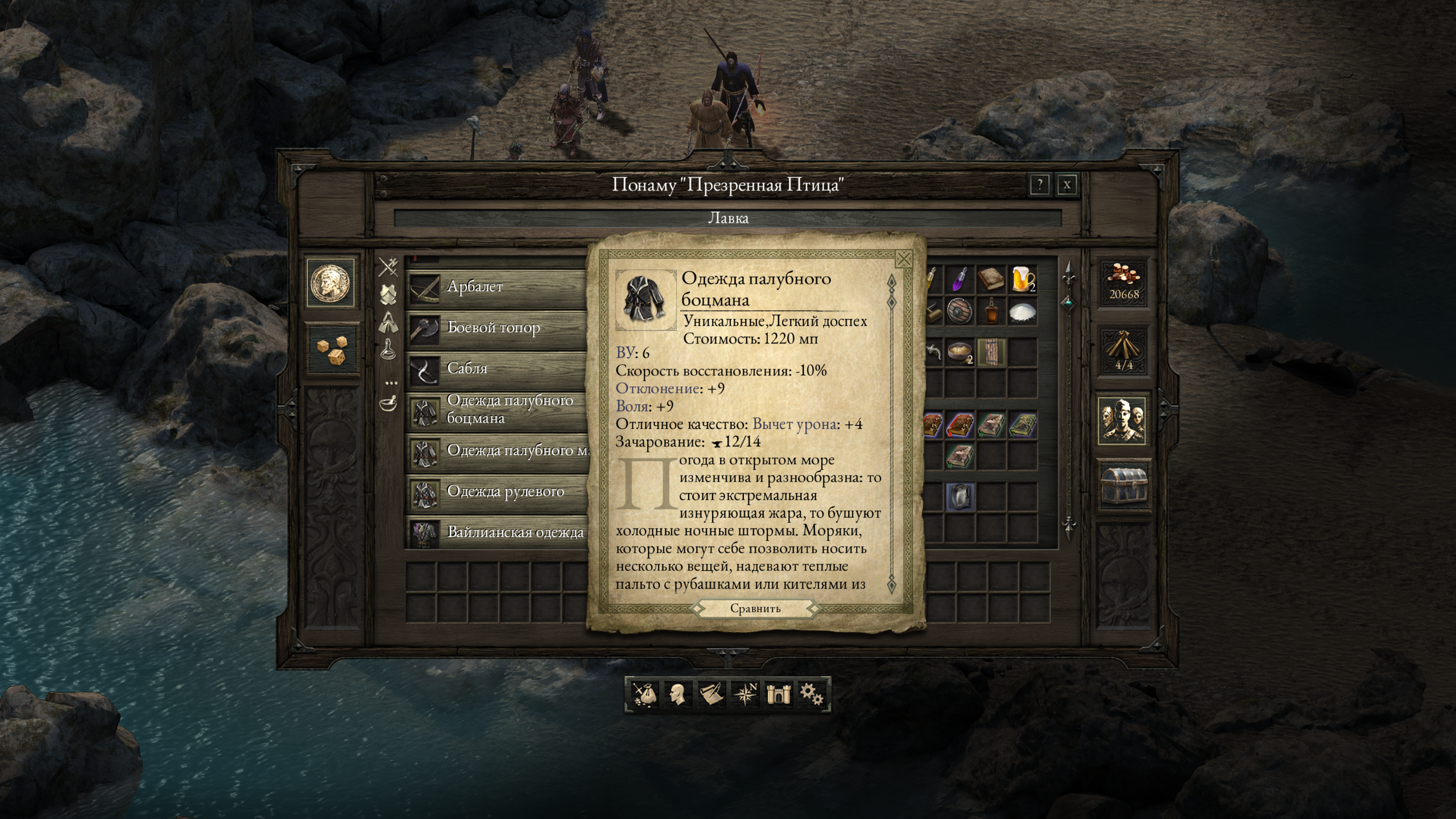Select the beer mug inventory slot

(1023, 280)
